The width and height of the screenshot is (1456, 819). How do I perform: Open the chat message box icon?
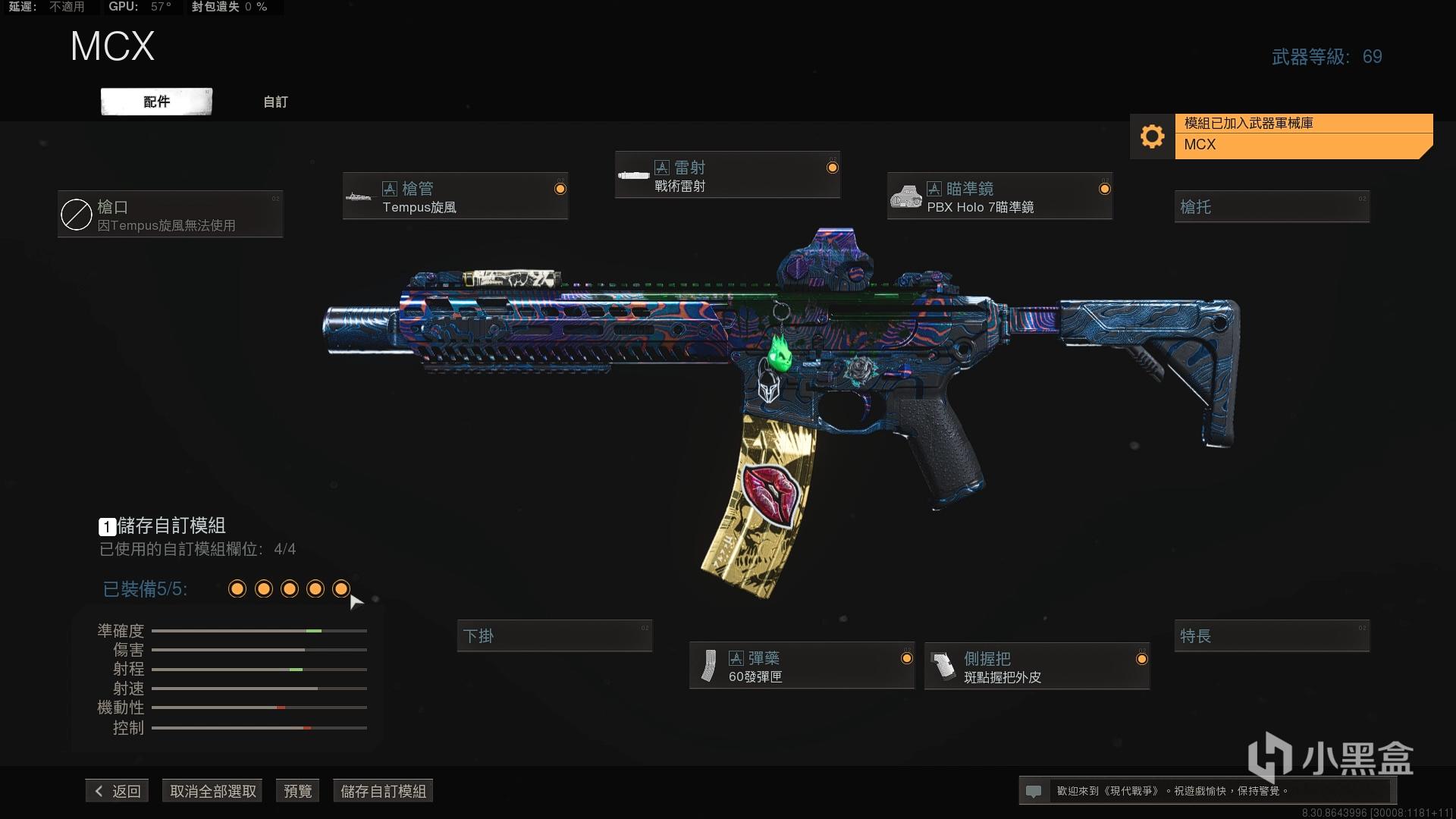[x=1033, y=791]
